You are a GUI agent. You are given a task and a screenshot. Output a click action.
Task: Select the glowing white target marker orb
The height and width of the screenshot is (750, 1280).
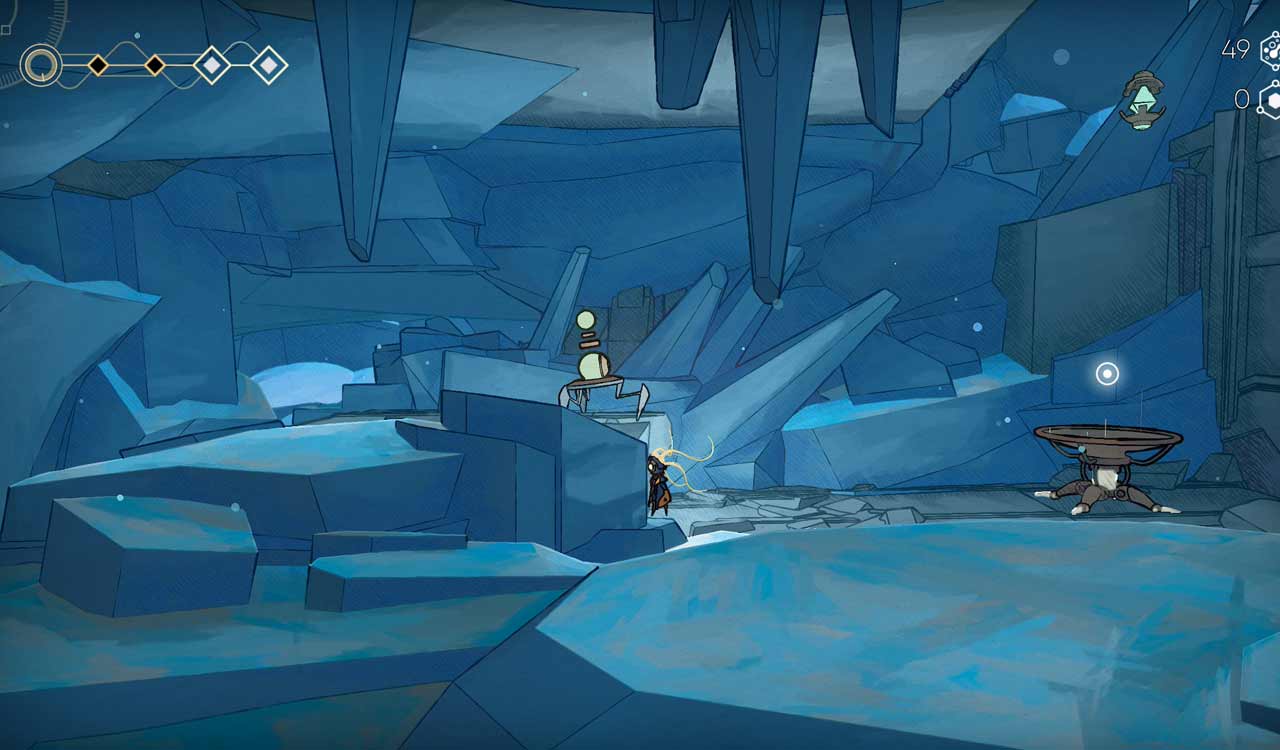[x=1105, y=375]
